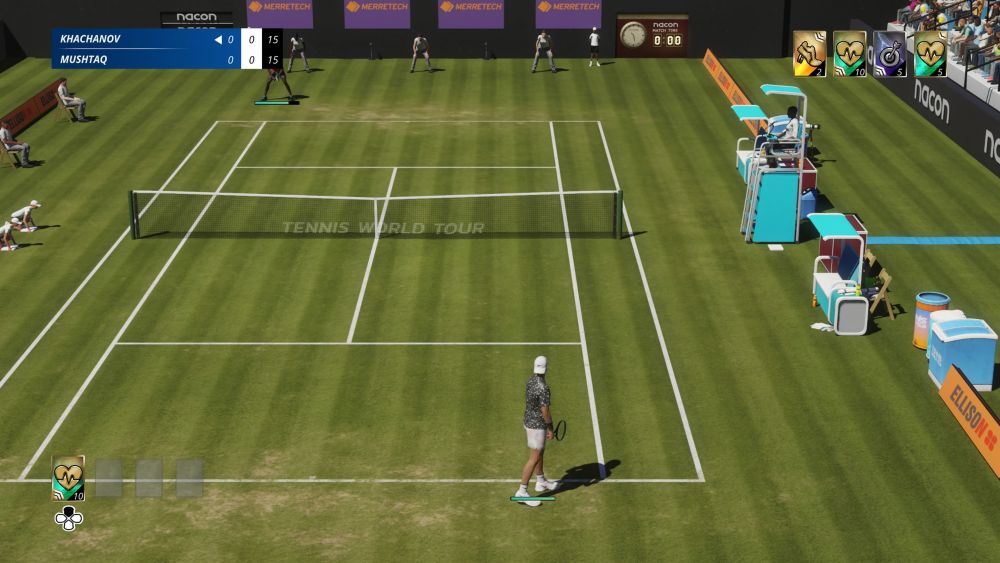1000x563 pixels.
Task: Use the heart card next to empty slots
Action: coord(68,477)
